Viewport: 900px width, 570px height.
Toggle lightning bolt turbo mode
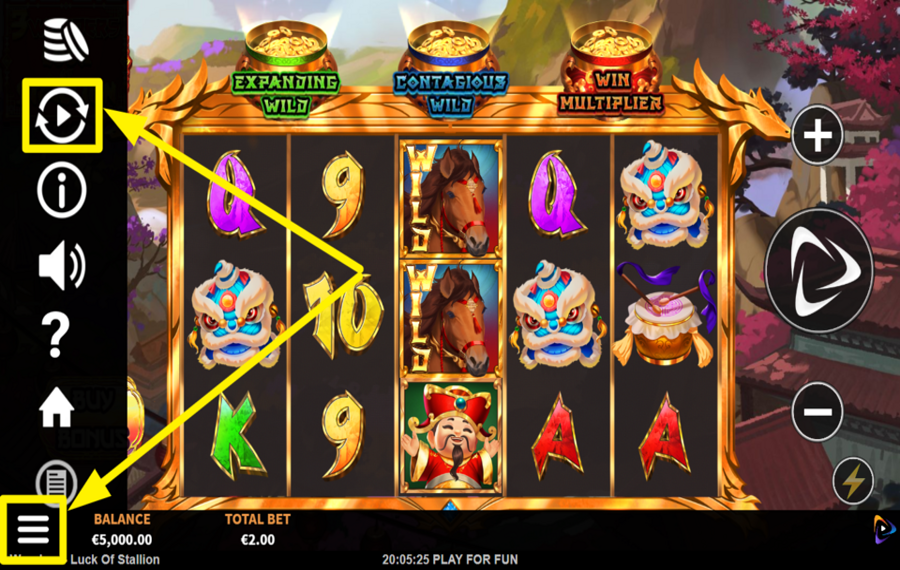point(853,482)
